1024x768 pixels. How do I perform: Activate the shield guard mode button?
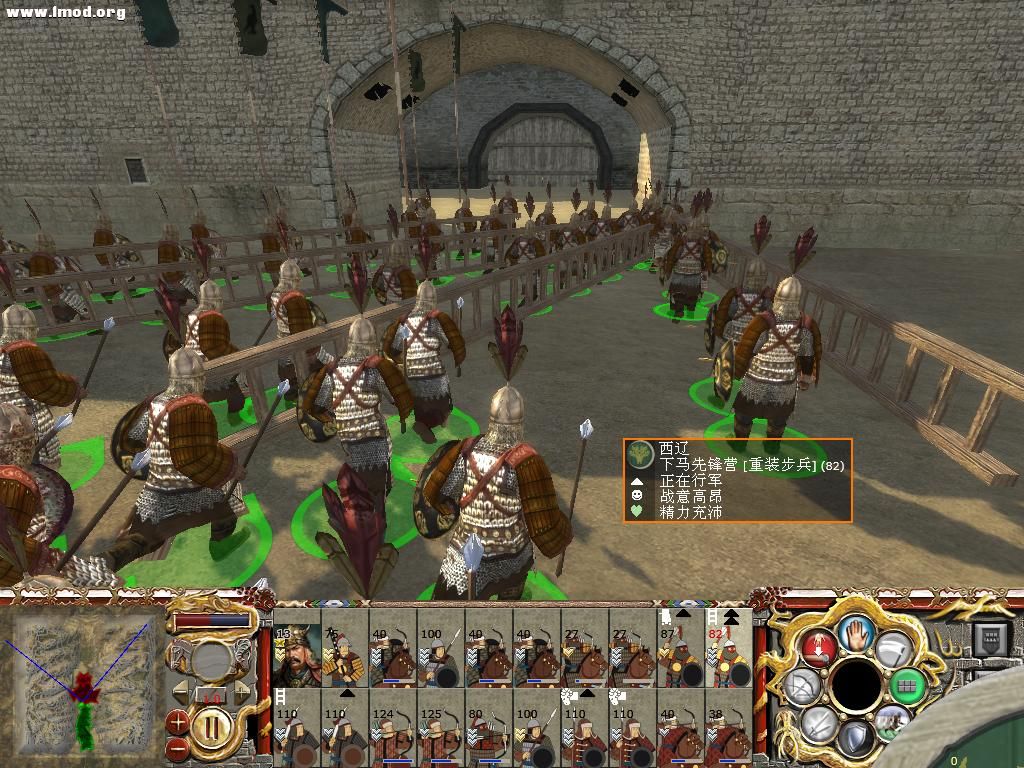click(855, 738)
